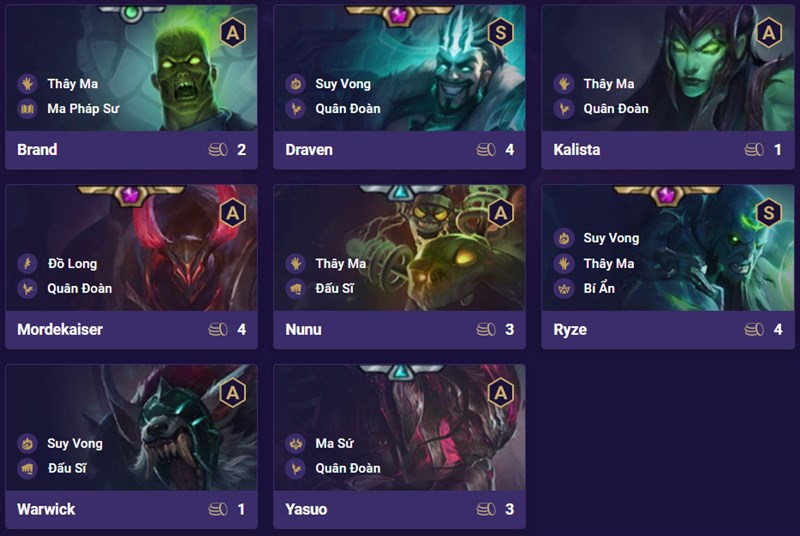
Task: Click the A tier badge on Warwick
Action: tap(232, 392)
